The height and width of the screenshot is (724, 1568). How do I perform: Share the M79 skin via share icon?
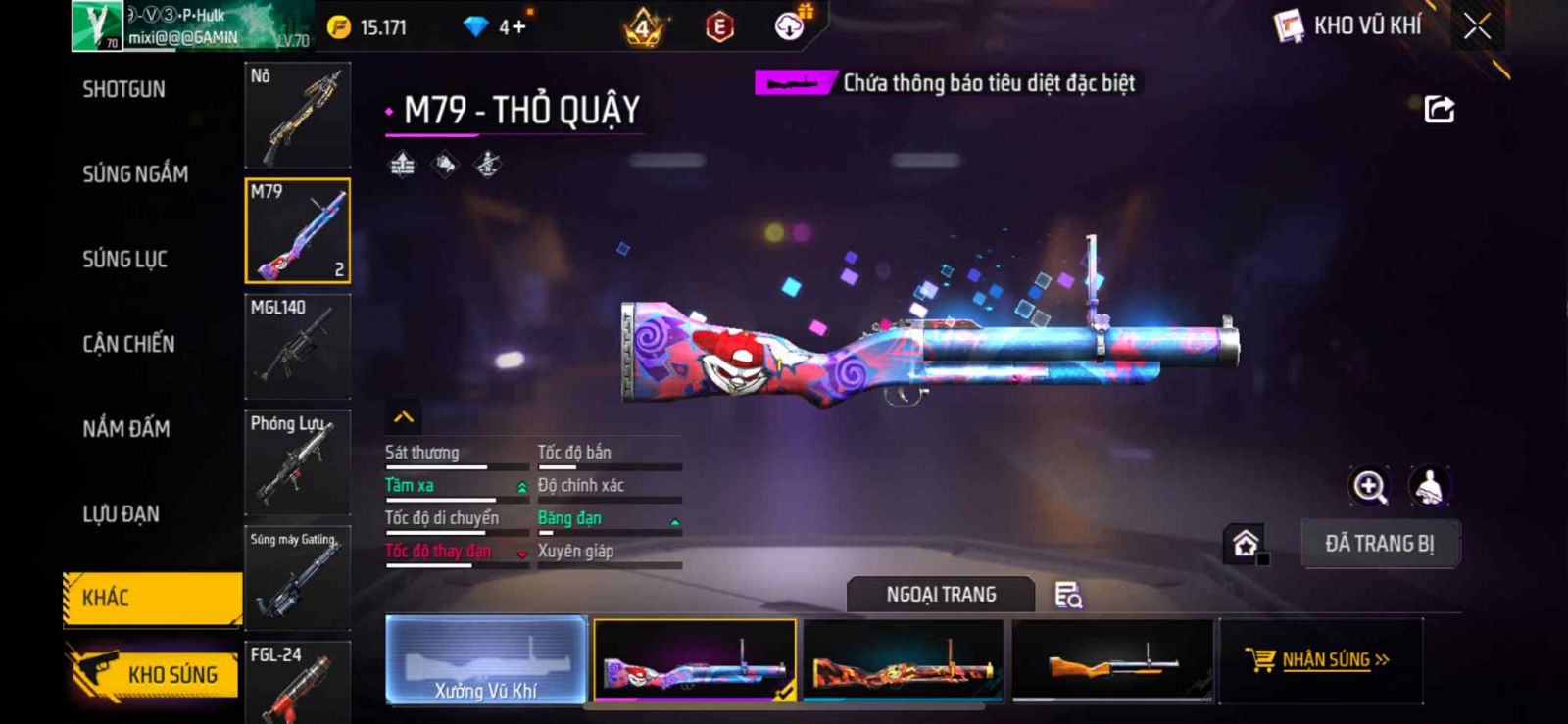pyautogui.click(x=1439, y=109)
